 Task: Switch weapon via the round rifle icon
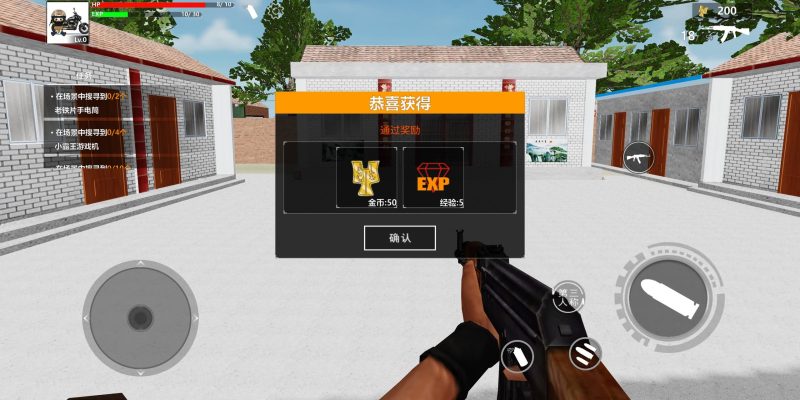(637, 157)
